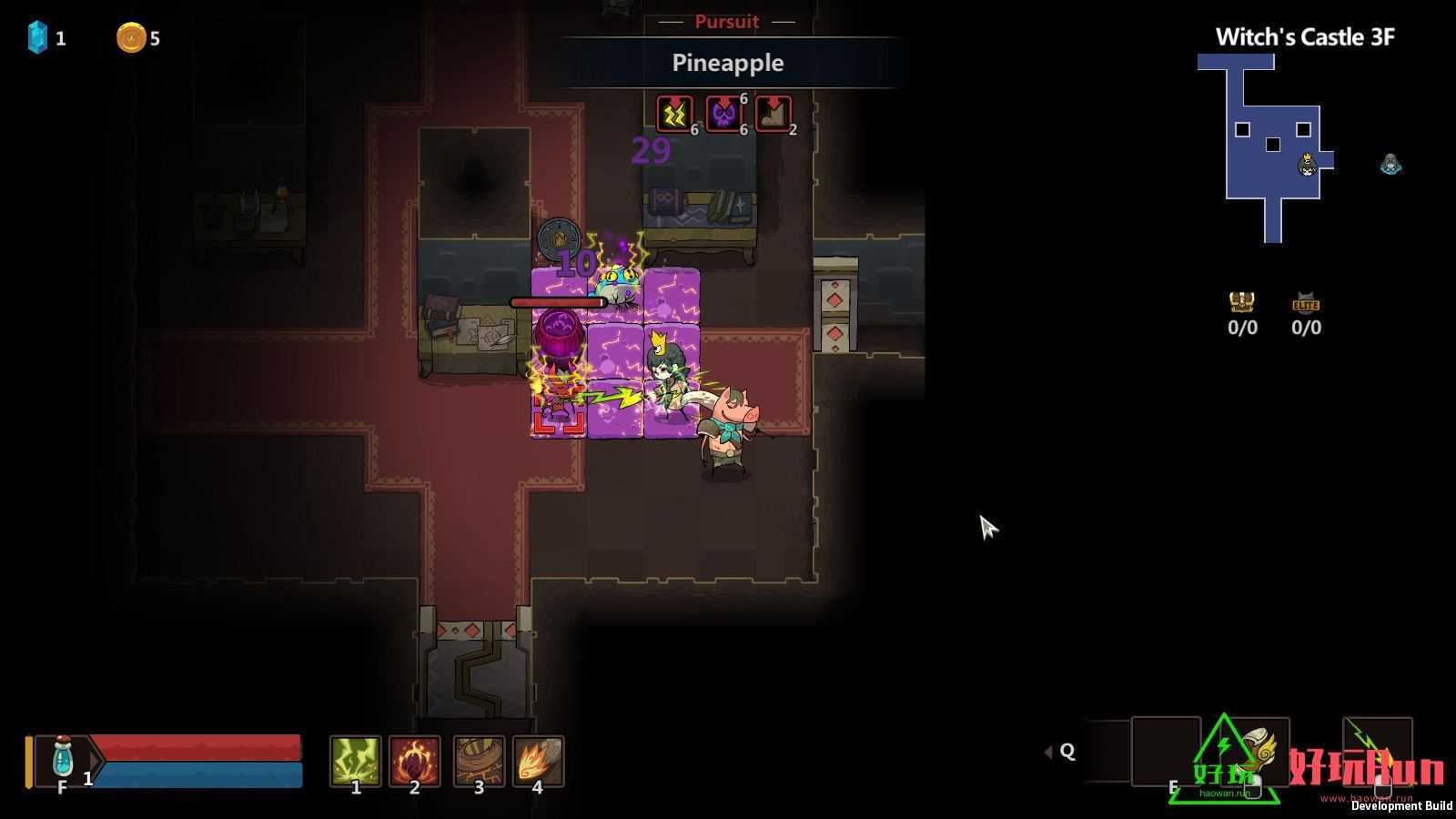Select the Pineapple enemy name banner
Image resolution: width=1456 pixels, height=819 pixels.
pyautogui.click(x=728, y=63)
